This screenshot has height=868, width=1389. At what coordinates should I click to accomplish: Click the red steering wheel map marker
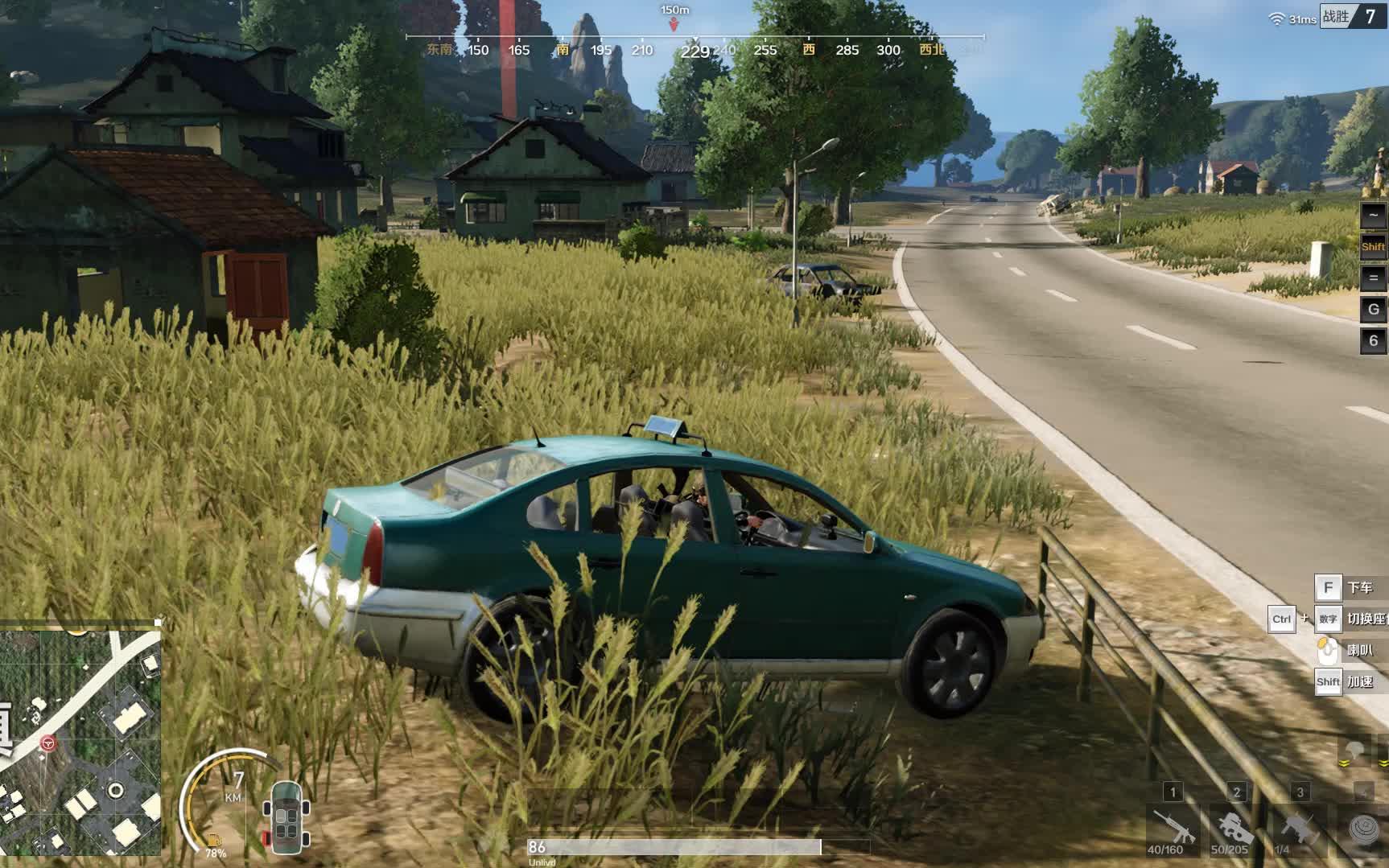(48, 743)
